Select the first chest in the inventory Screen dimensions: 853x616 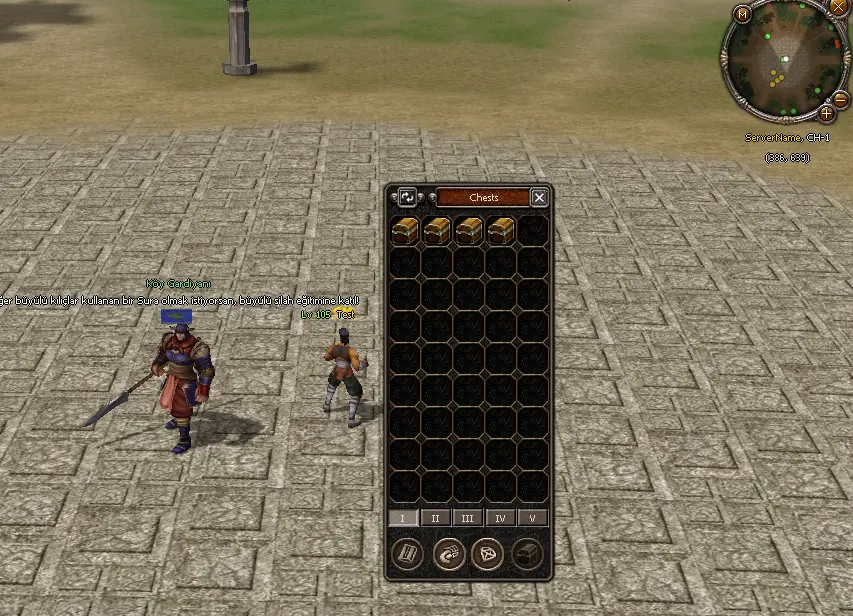pos(405,231)
